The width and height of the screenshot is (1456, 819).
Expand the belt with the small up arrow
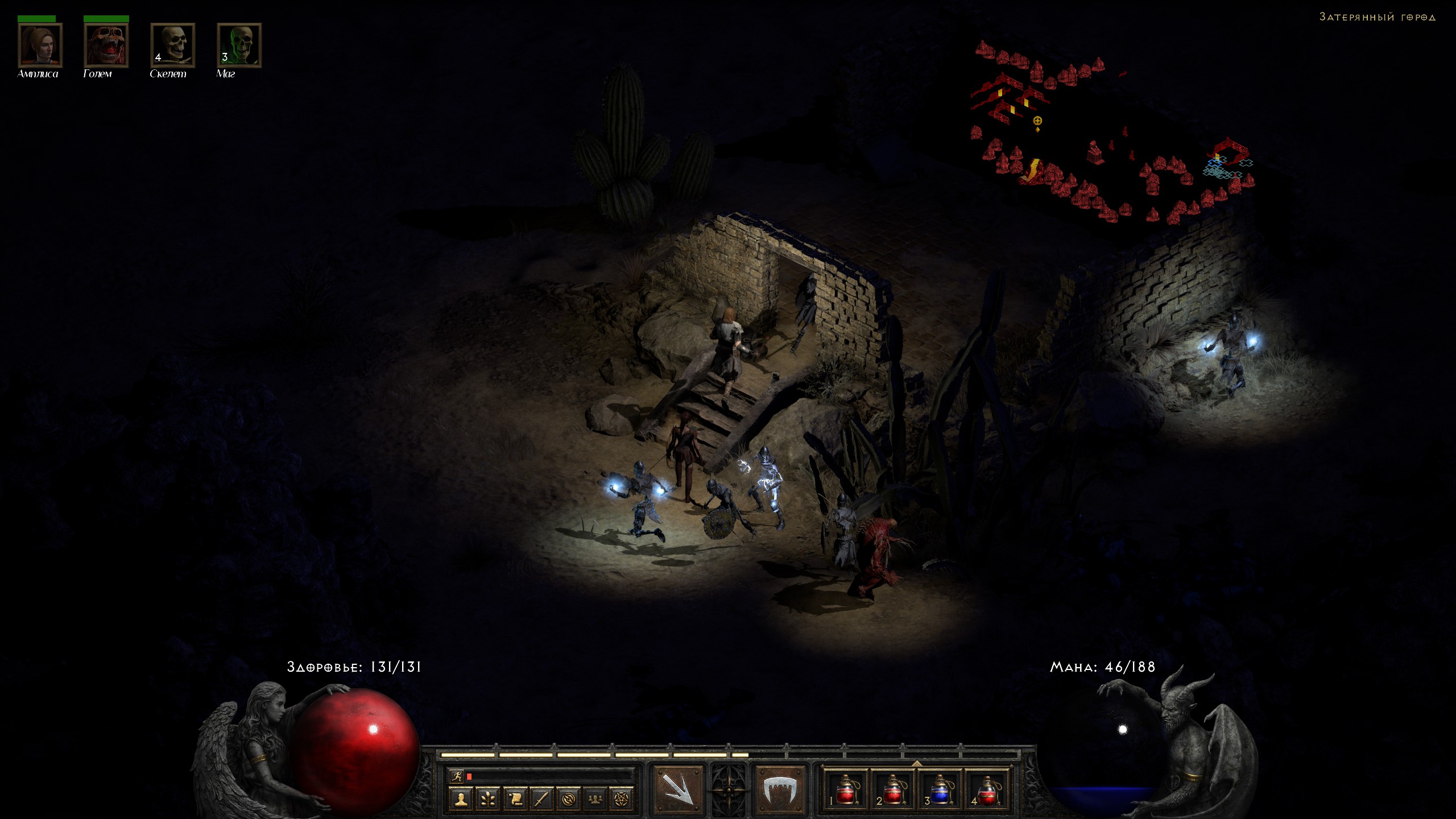(916, 763)
